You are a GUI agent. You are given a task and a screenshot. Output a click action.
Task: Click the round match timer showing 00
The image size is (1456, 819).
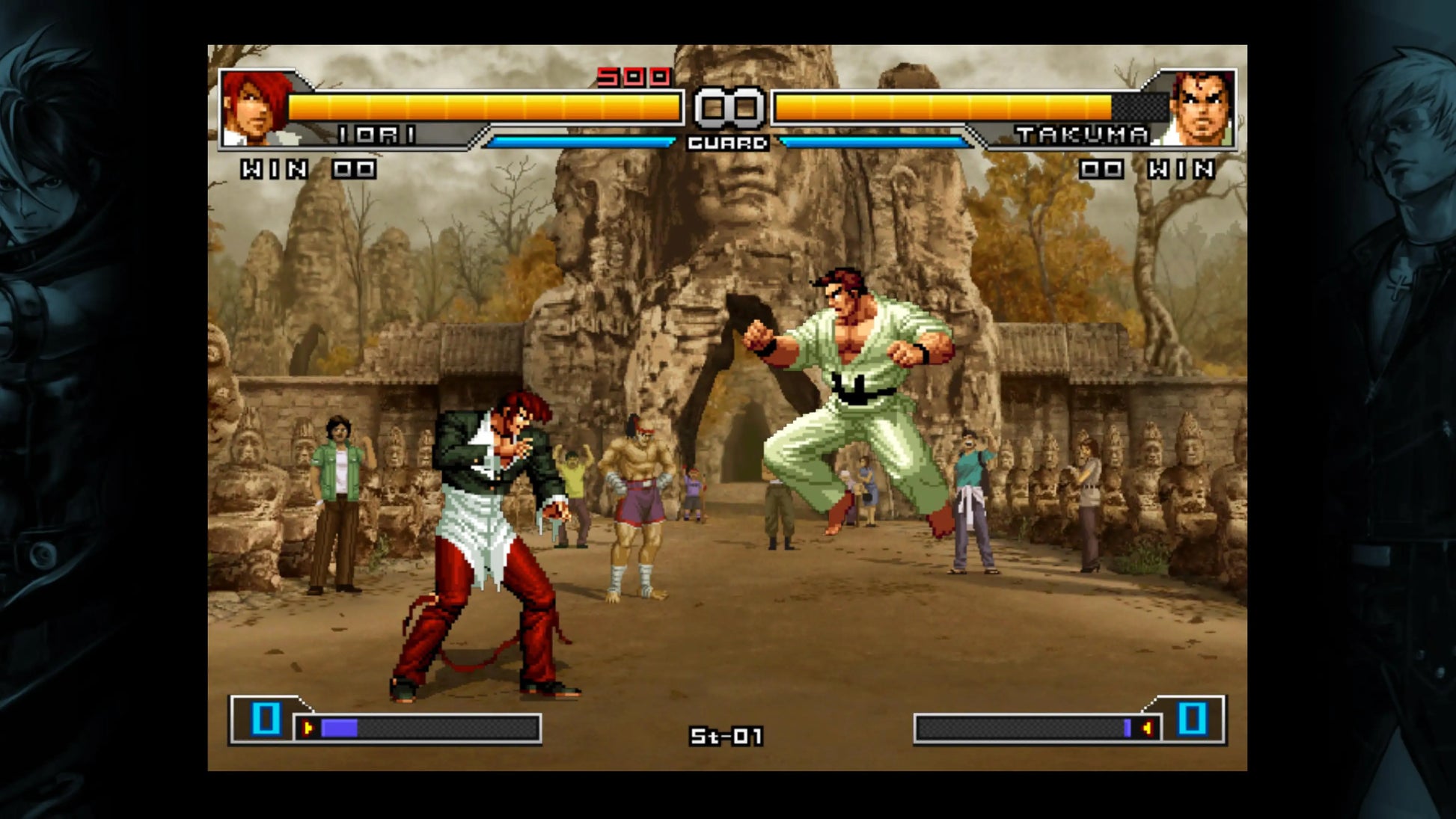(728, 105)
